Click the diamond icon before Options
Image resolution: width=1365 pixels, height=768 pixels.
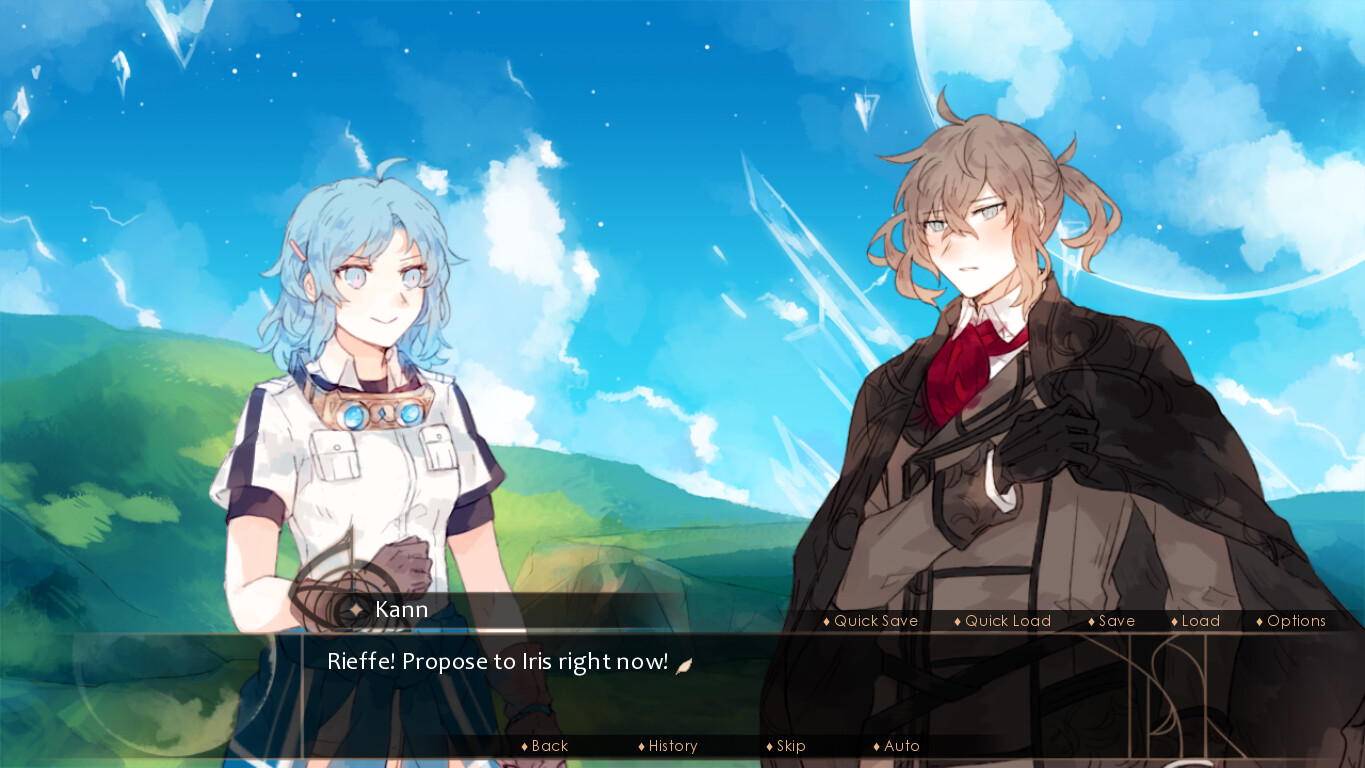point(1258,621)
